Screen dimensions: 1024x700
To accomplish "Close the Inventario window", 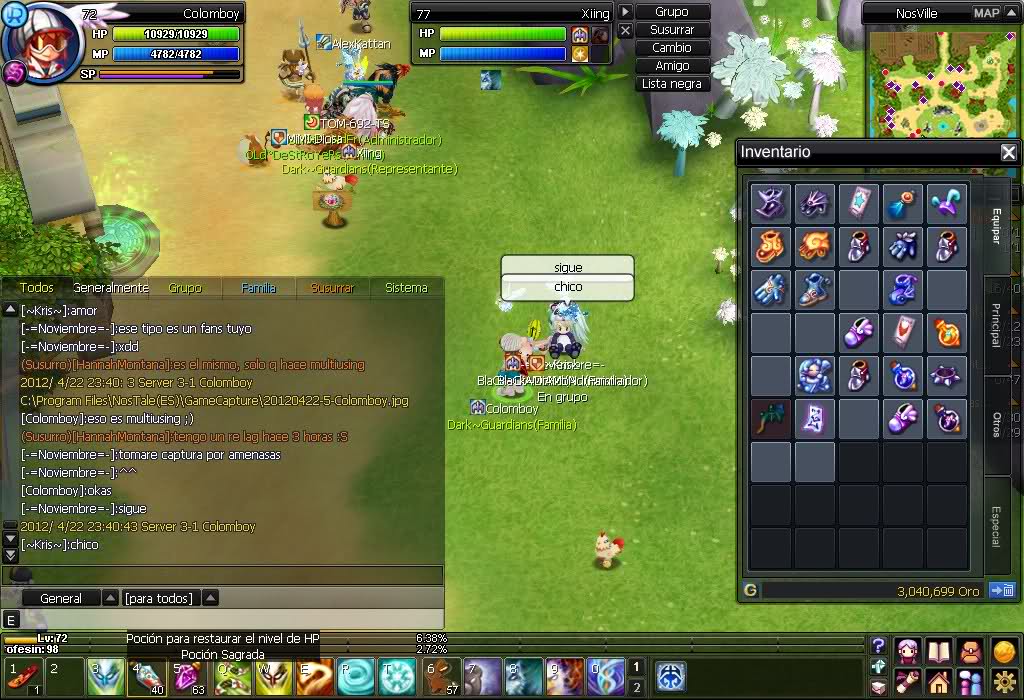I will click(1008, 153).
